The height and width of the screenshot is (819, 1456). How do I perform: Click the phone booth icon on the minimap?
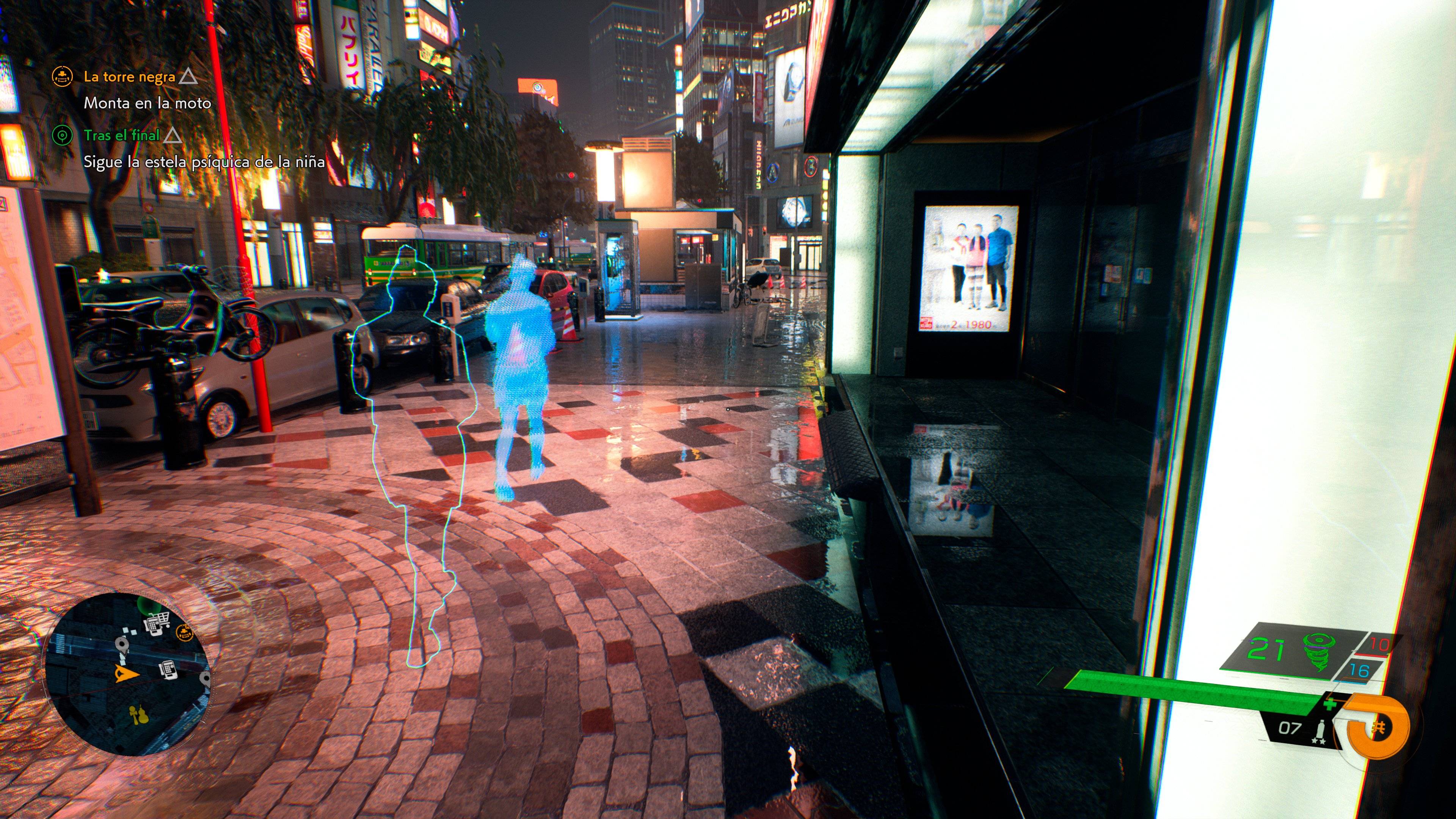coord(168,669)
